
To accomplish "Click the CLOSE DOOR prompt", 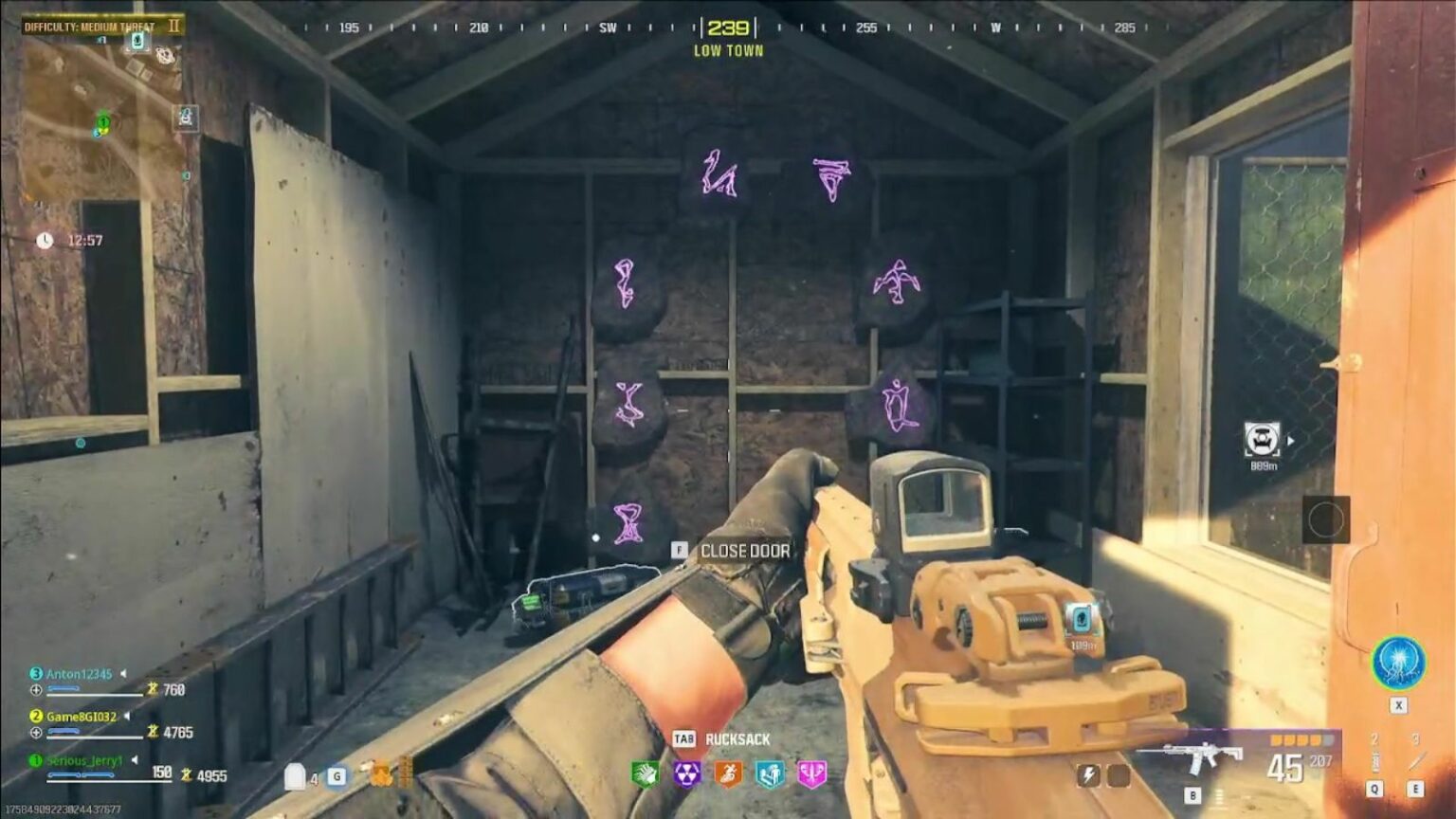I will pyautogui.click(x=745, y=550).
